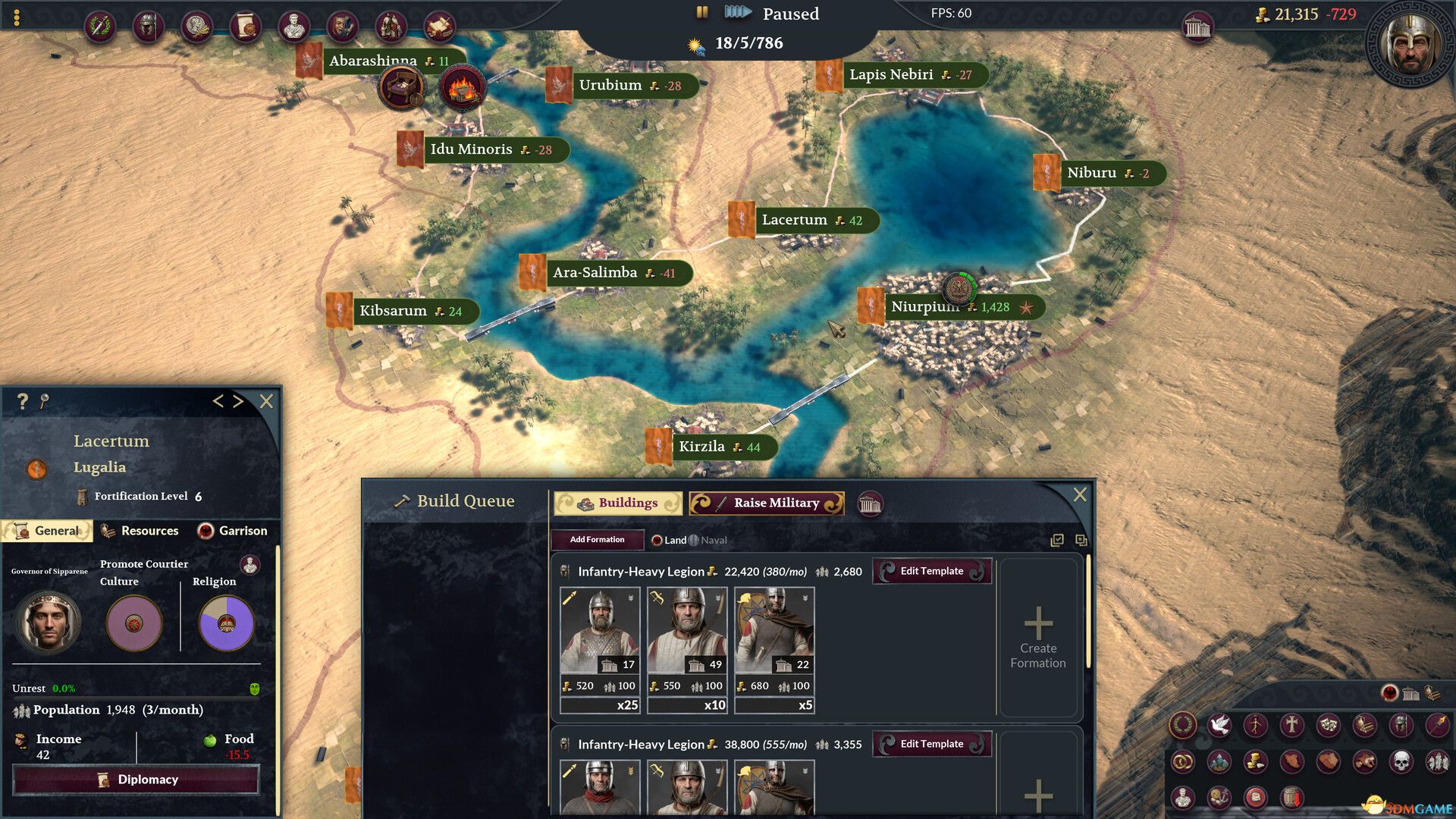Select the political map mode (laurel wreath icon)
The width and height of the screenshot is (1456, 819).
pos(1183,725)
